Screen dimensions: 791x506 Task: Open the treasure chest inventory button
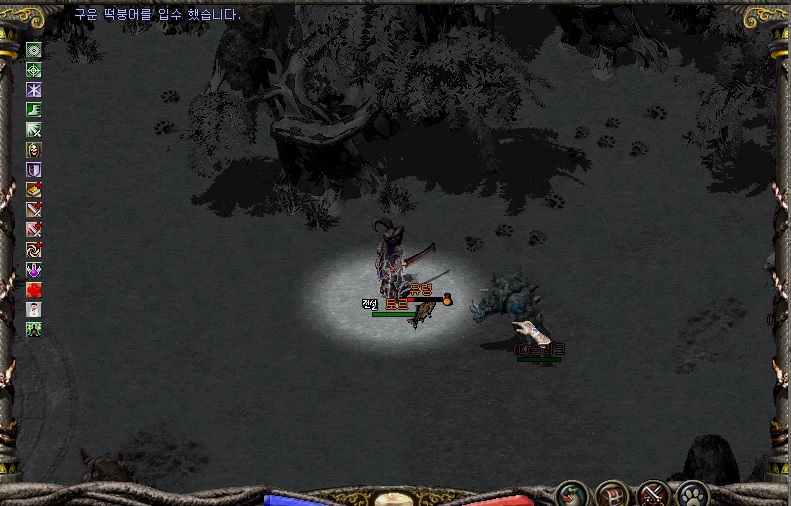coord(611,494)
